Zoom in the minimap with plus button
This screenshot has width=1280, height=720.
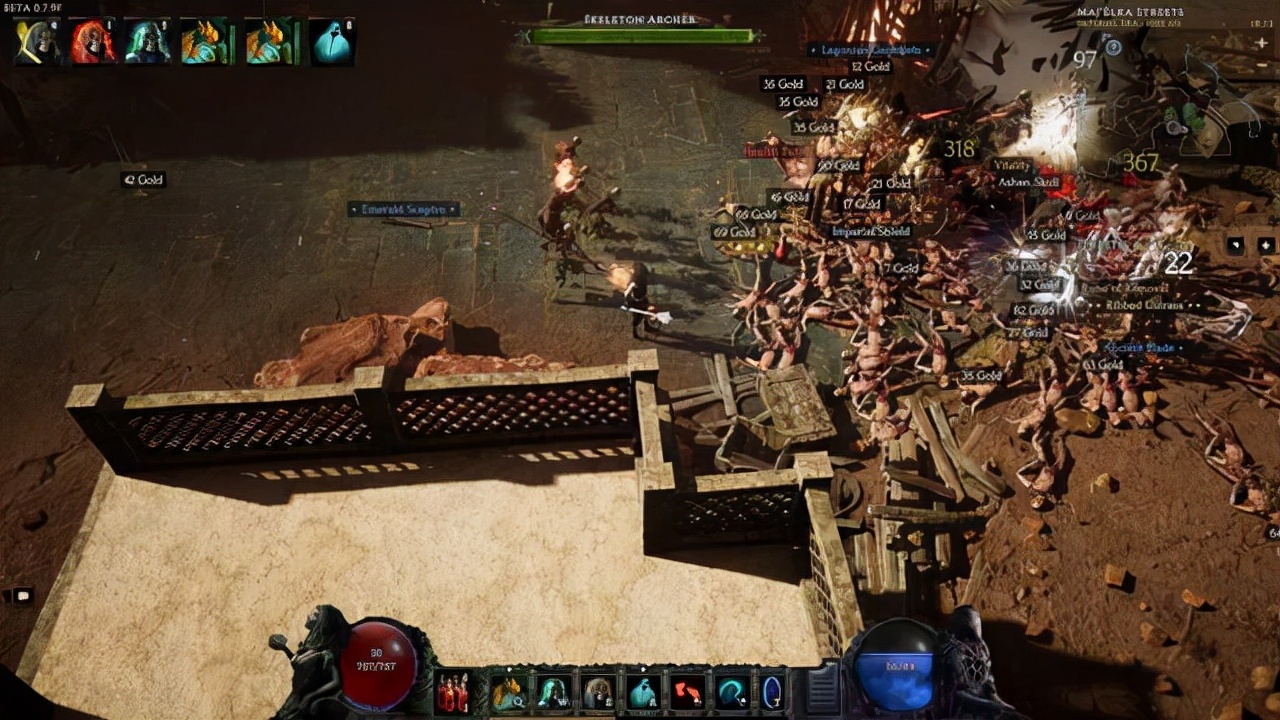click(1262, 43)
